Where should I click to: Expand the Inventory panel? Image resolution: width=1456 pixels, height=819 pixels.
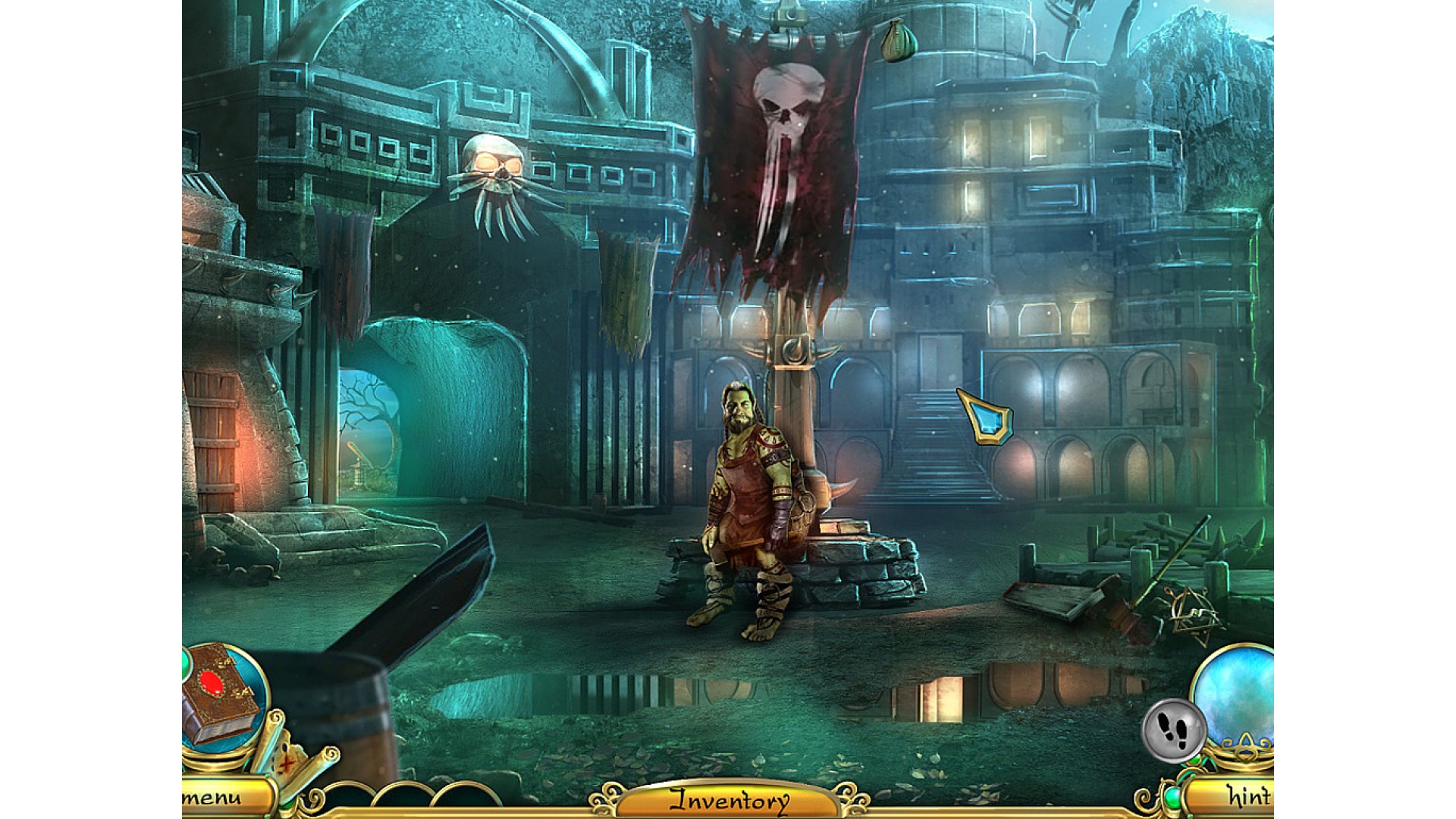728,800
